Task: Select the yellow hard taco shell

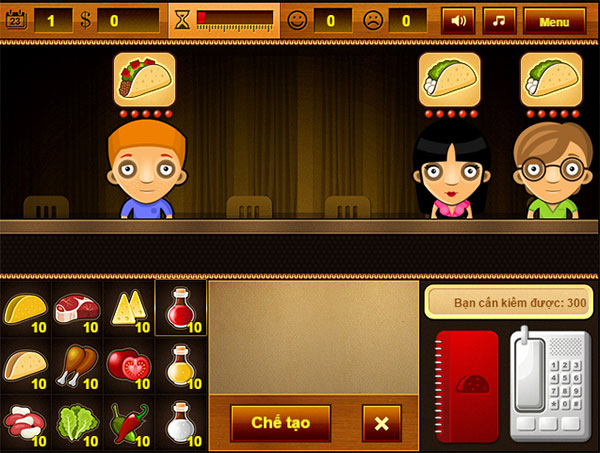Action: pyautogui.click(x=24, y=307)
